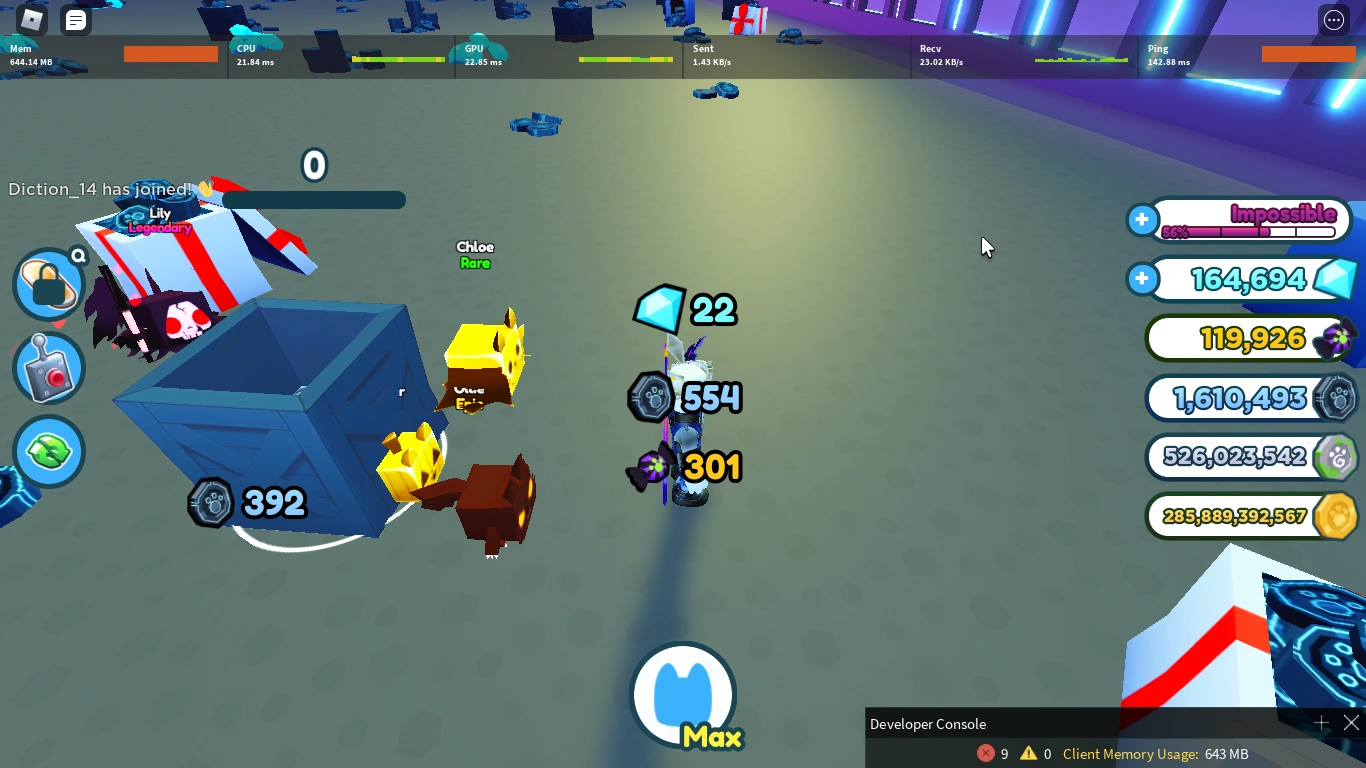Open the ellipsis options menu at top-right
The image size is (1366, 768).
point(1334,19)
